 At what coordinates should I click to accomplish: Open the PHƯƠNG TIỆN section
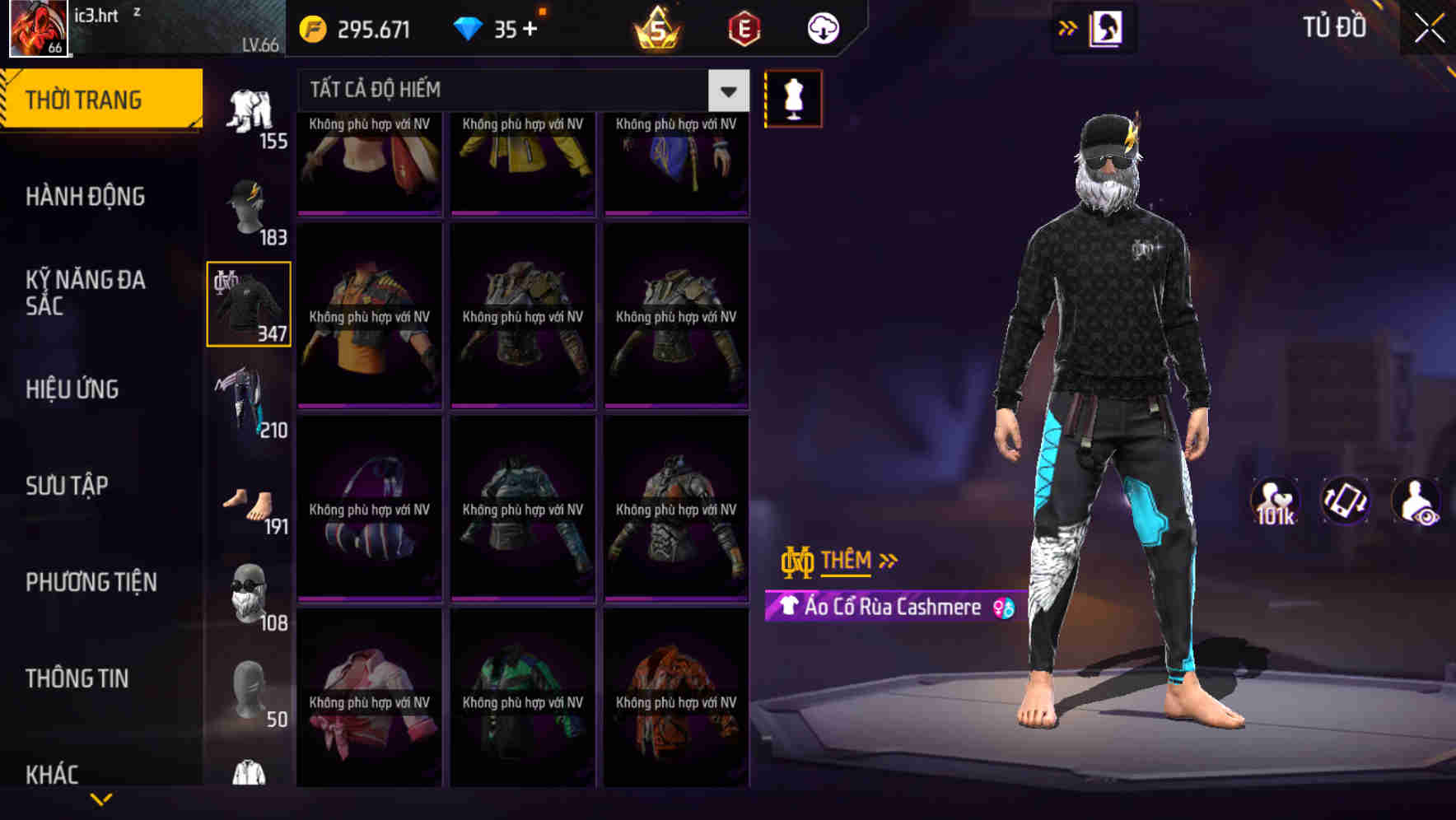(x=91, y=581)
